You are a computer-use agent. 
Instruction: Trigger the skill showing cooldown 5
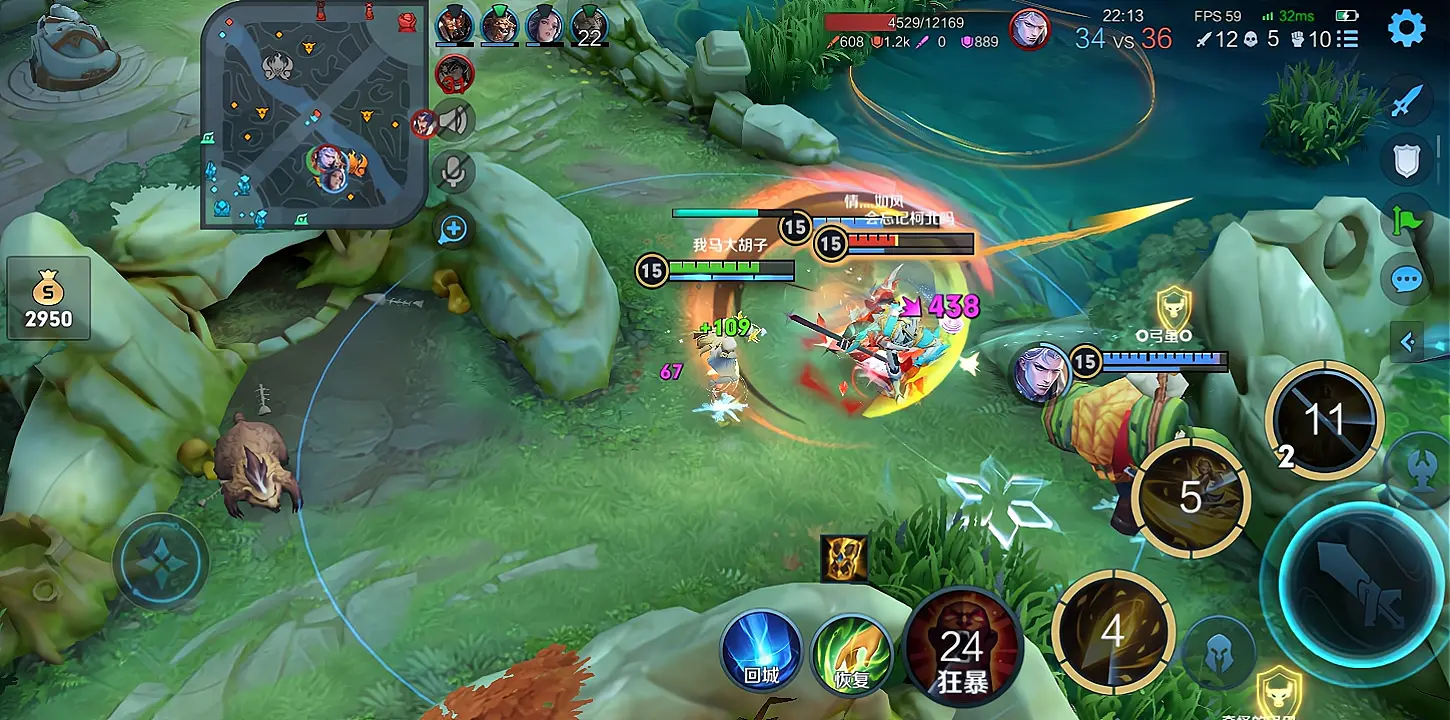(x=1190, y=497)
